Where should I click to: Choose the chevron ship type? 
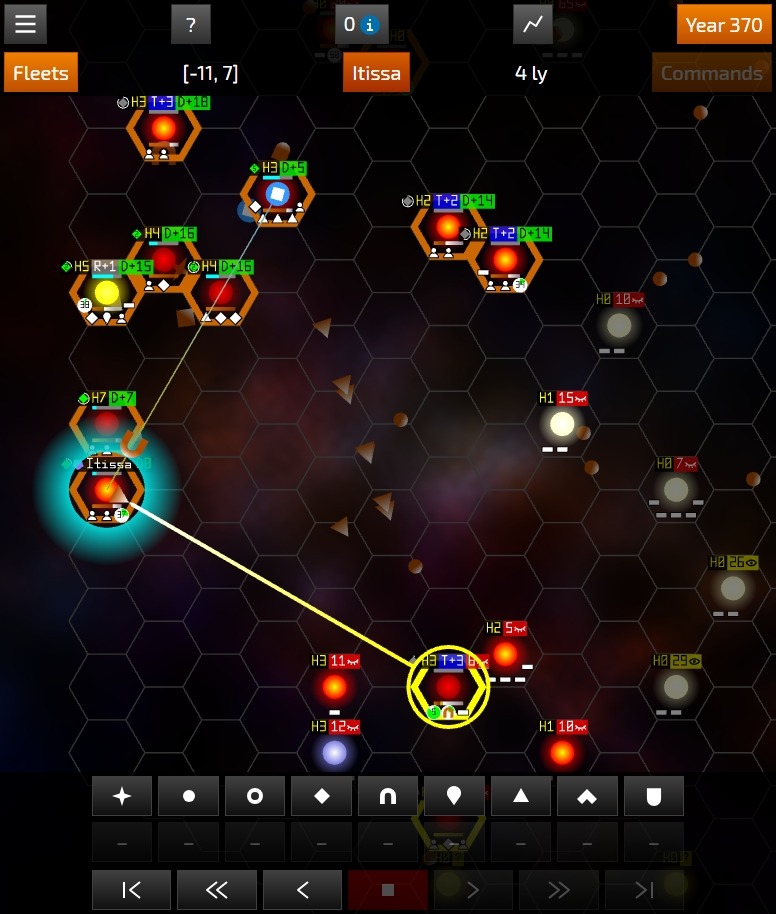pyautogui.click(x=587, y=796)
